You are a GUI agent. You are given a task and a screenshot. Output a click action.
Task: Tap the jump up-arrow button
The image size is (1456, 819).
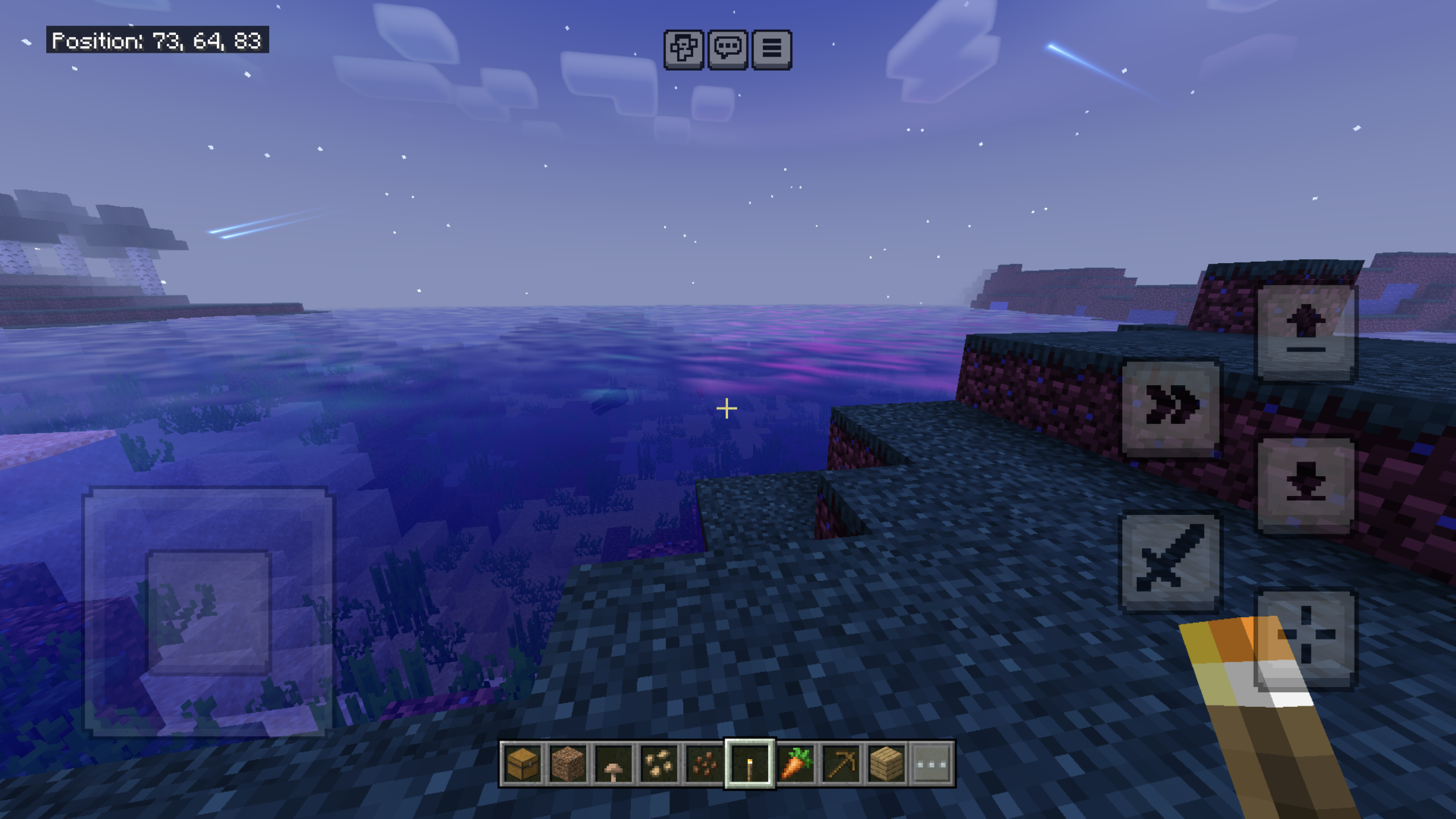pyautogui.click(x=1306, y=333)
